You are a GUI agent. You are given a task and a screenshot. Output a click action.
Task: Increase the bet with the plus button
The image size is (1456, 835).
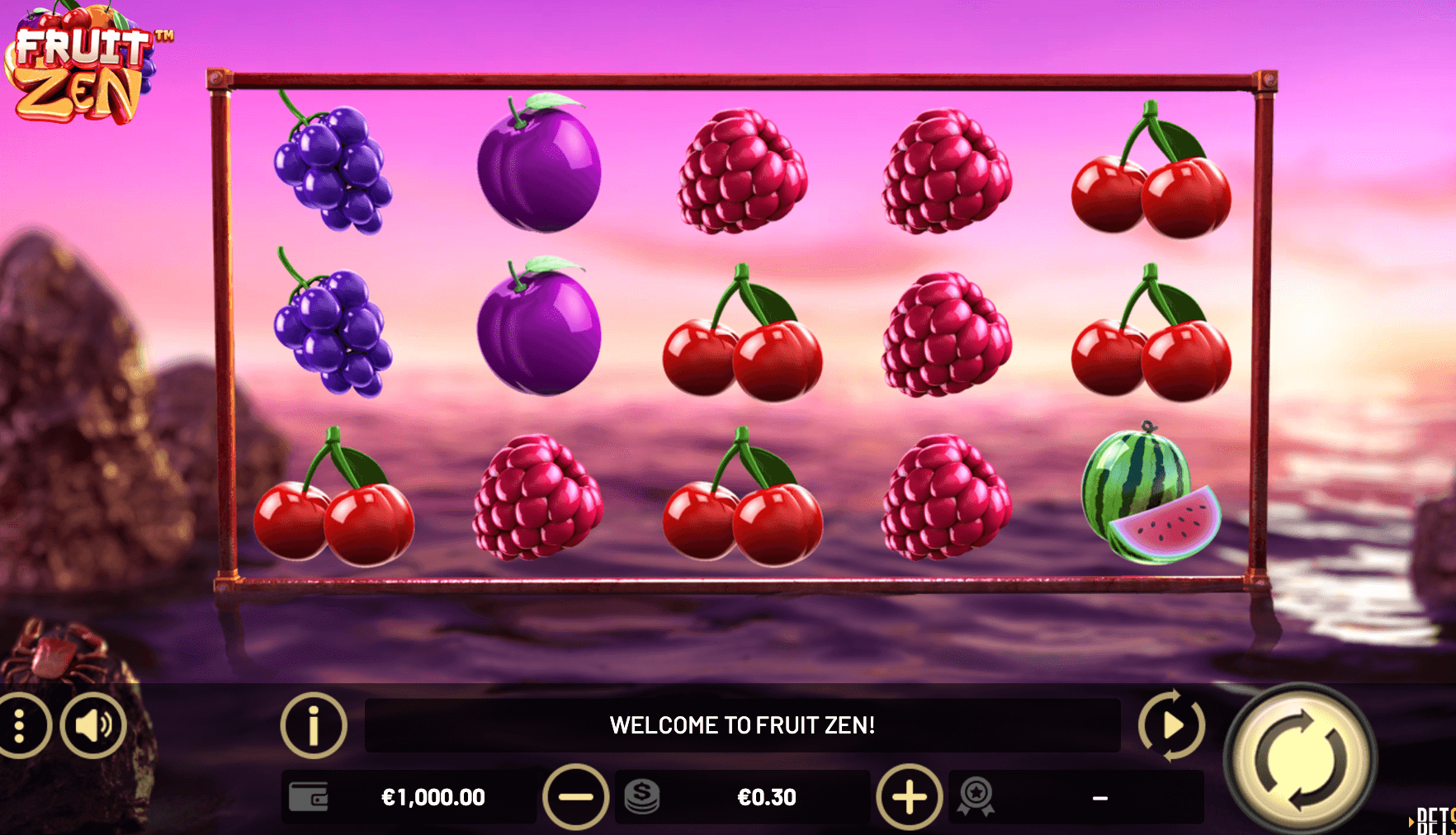tap(909, 797)
